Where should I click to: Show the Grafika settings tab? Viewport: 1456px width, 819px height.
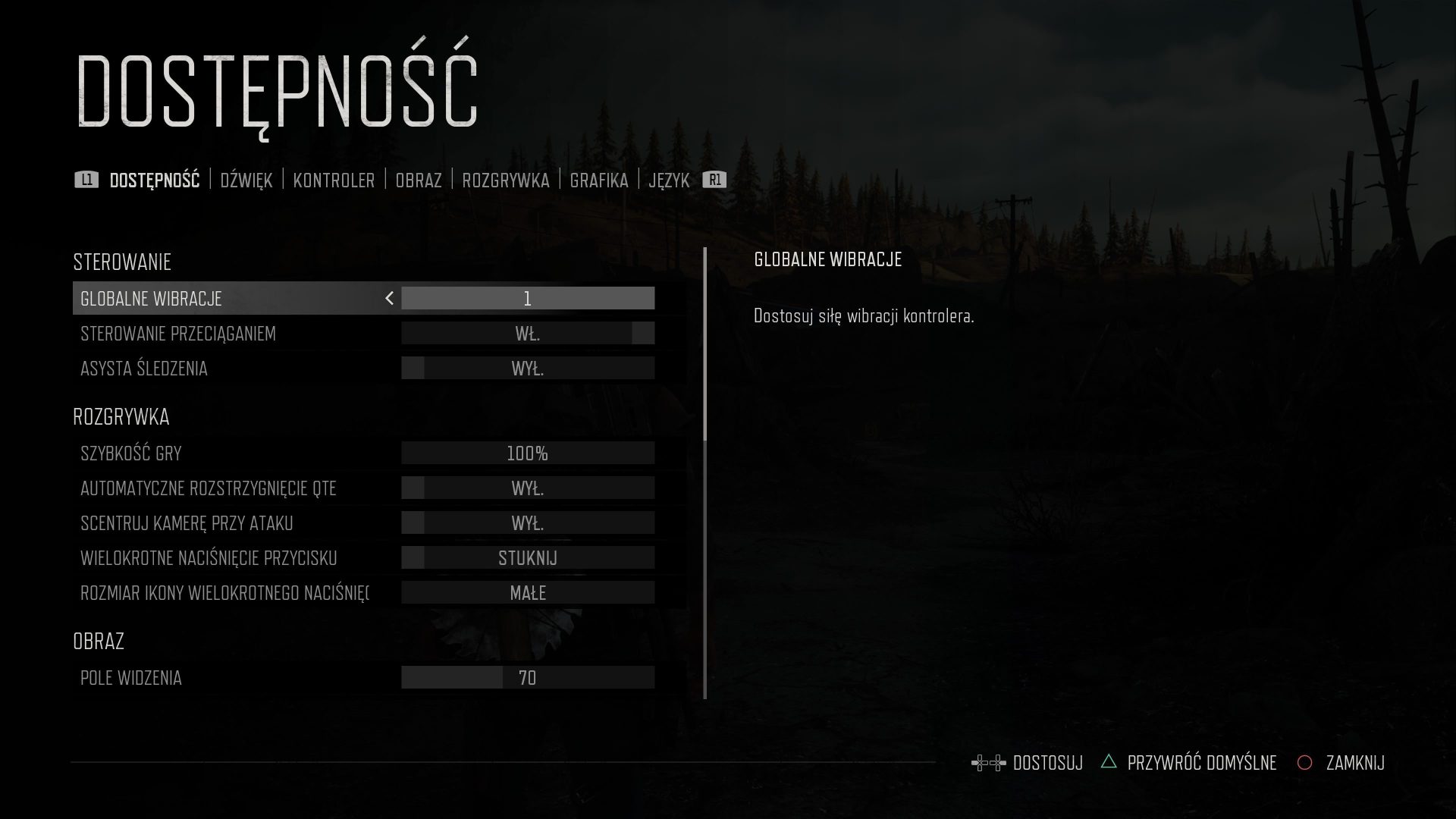tap(598, 180)
